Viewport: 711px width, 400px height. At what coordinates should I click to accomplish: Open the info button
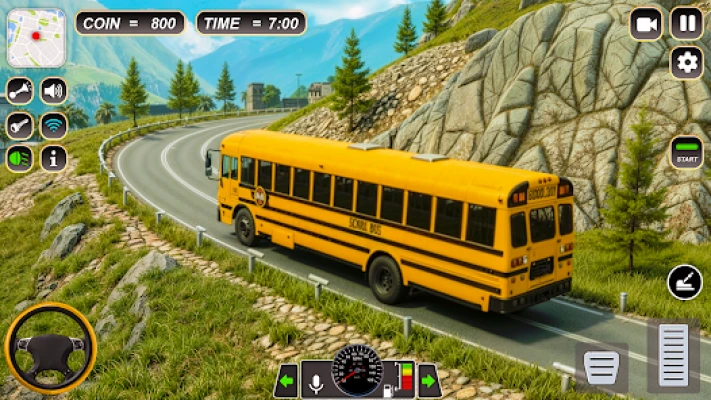(x=53, y=158)
